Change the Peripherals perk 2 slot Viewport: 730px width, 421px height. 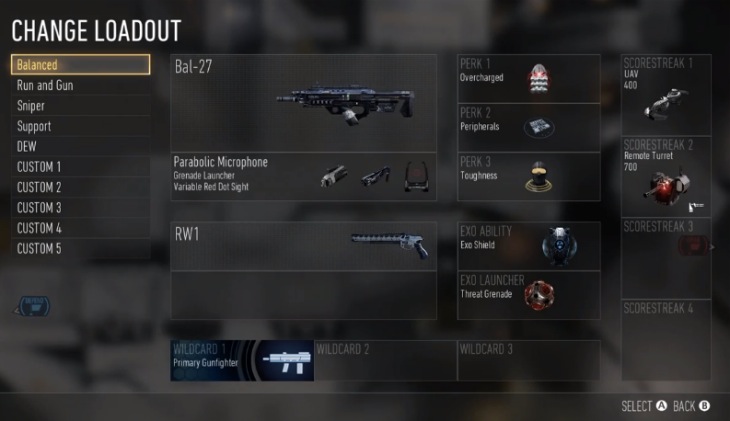tap(529, 127)
